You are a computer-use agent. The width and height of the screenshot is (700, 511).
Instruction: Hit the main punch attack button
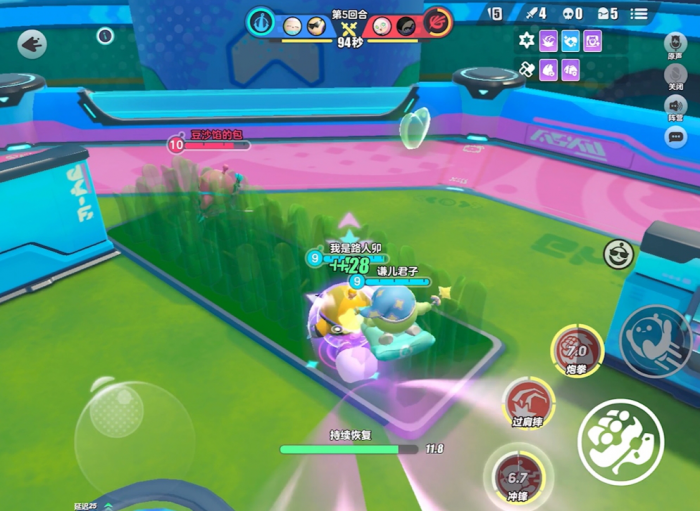pyautogui.click(x=620, y=440)
